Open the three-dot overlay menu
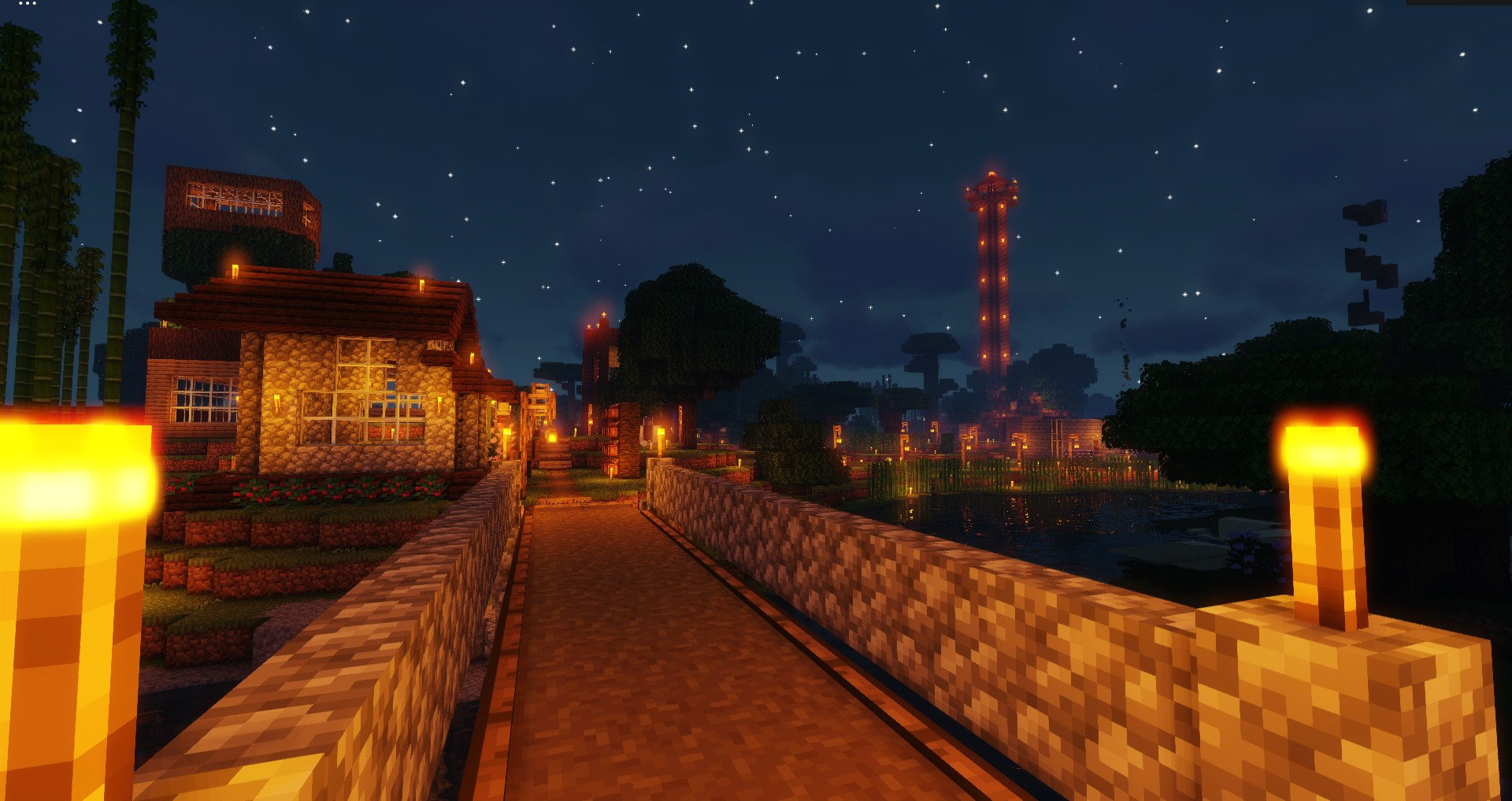1512x801 pixels. click(x=28, y=3)
